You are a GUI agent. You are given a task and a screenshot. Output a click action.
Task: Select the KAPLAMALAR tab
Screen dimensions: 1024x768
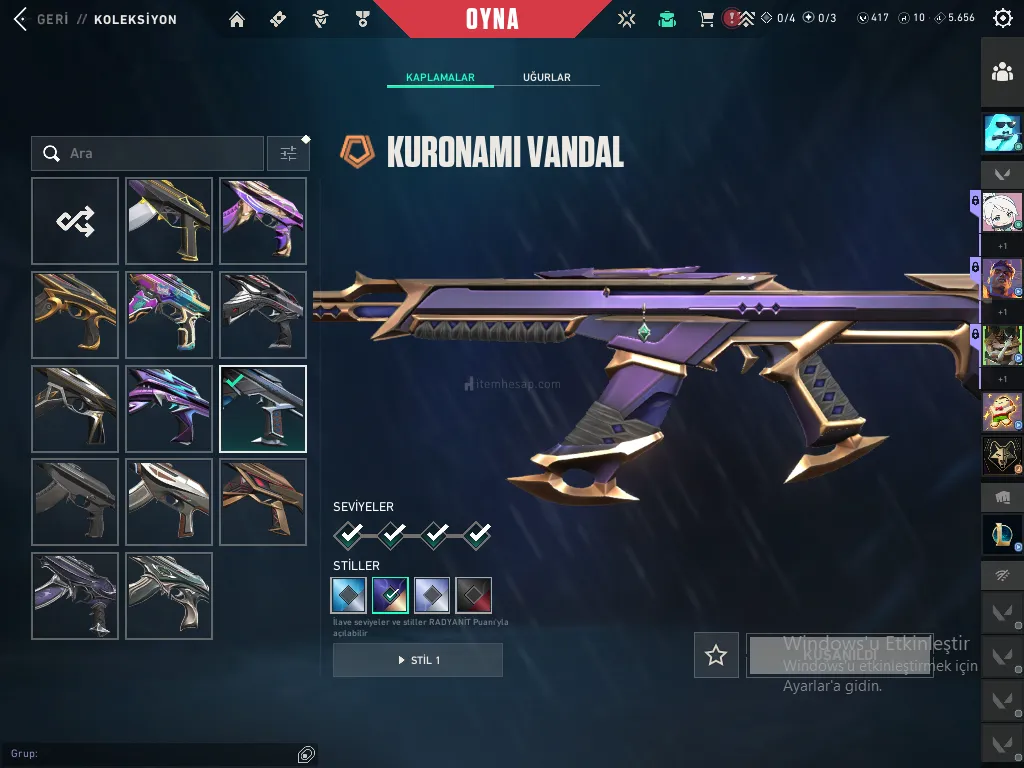click(440, 77)
